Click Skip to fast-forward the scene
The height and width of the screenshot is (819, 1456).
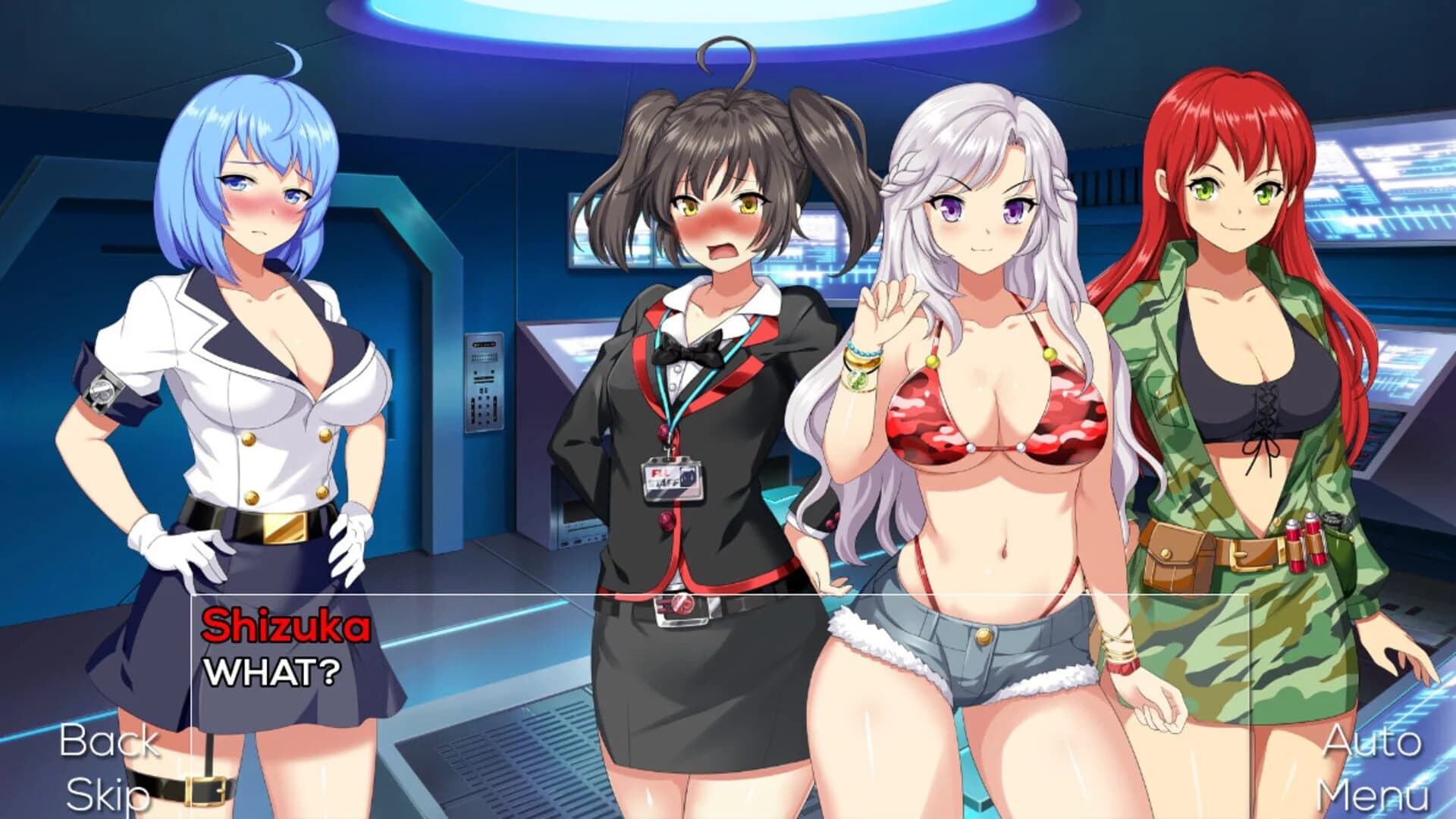105,794
